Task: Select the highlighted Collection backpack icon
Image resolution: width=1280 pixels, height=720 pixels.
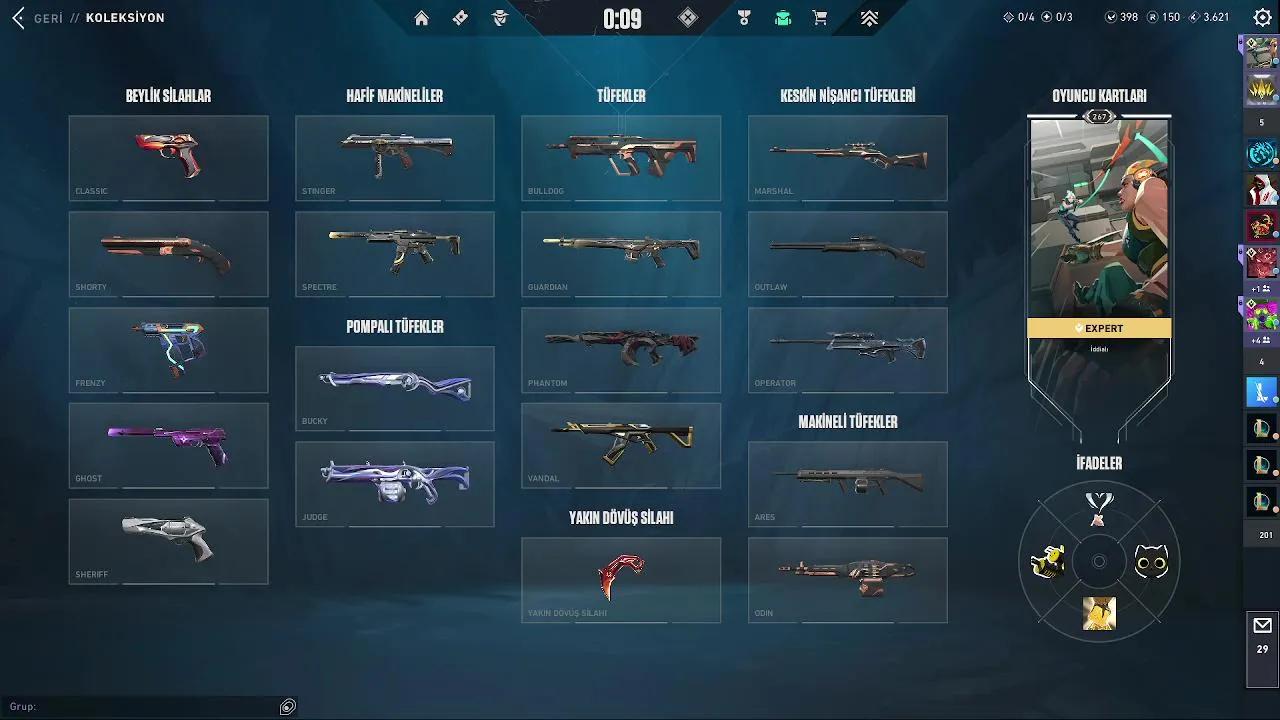Action: [782, 17]
